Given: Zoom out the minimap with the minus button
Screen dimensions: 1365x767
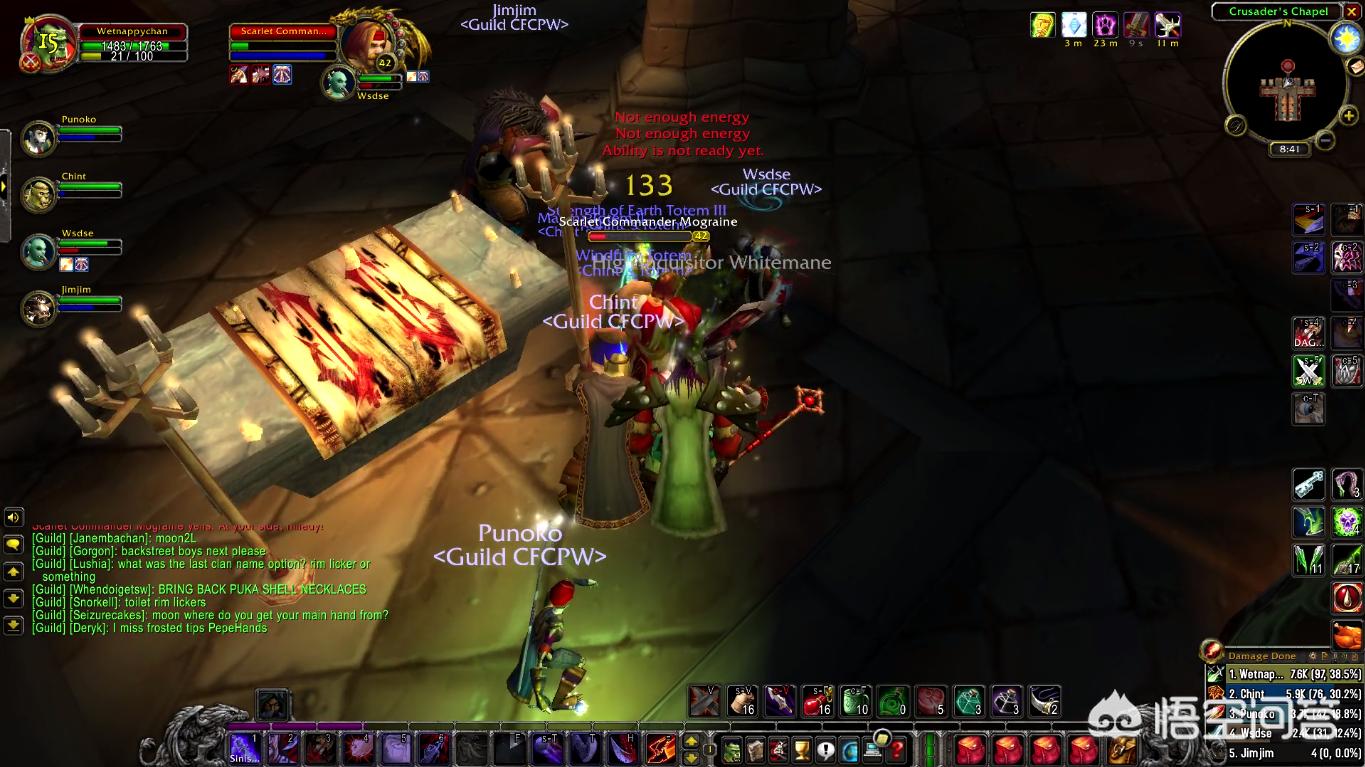Looking at the screenshot, I should [x=1325, y=140].
